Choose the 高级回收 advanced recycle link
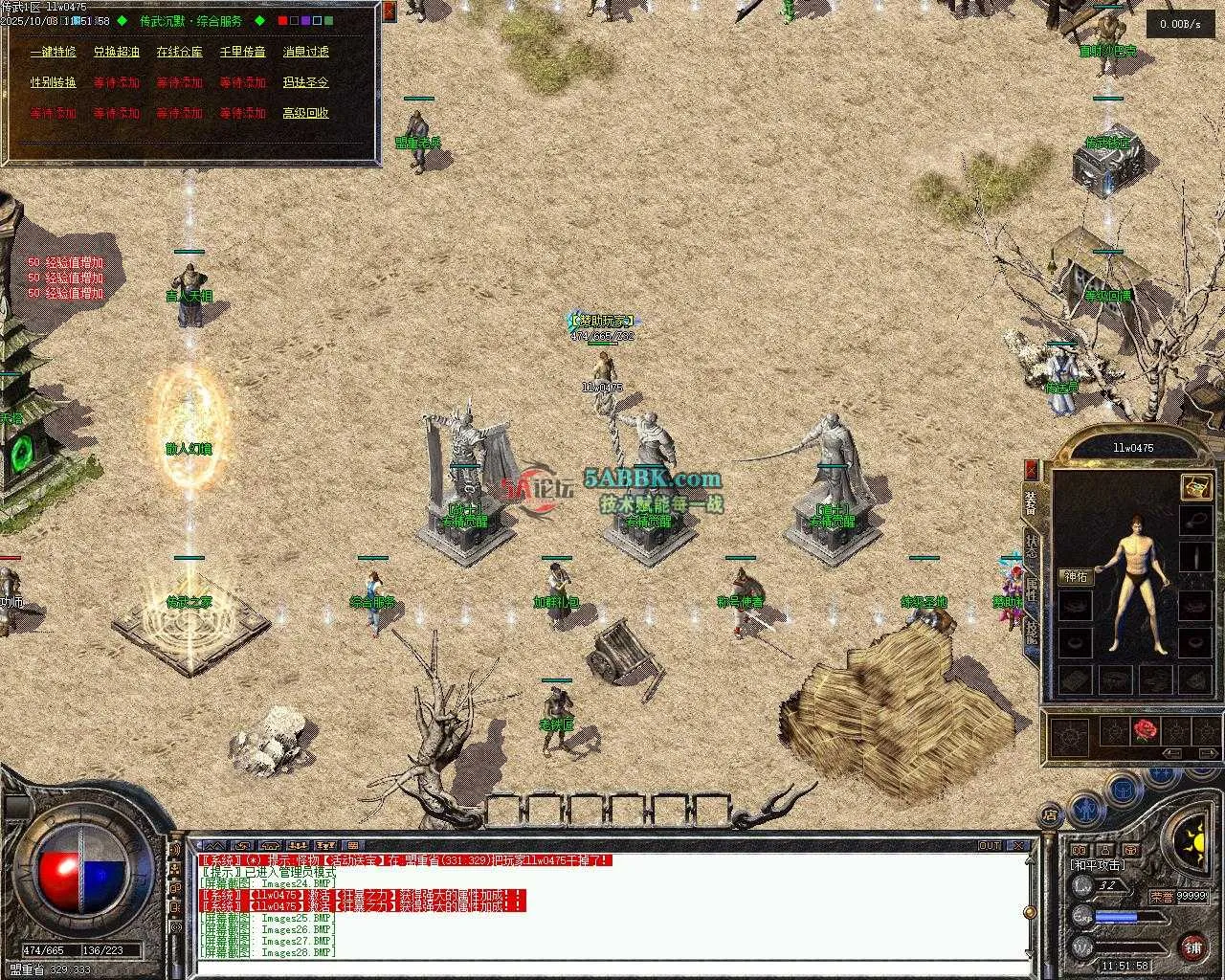 (x=305, y=113)
